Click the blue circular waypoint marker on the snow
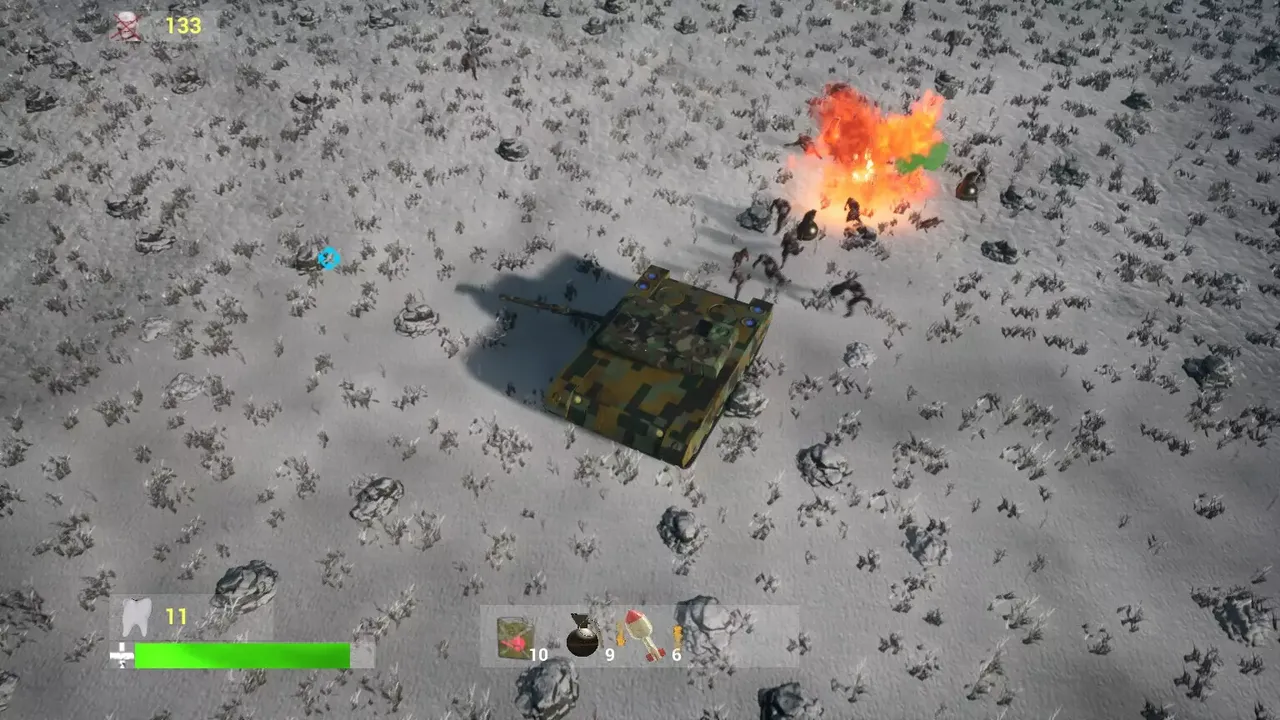The height and width of the screenshot is (720, 1280). (x=327, y=259)
